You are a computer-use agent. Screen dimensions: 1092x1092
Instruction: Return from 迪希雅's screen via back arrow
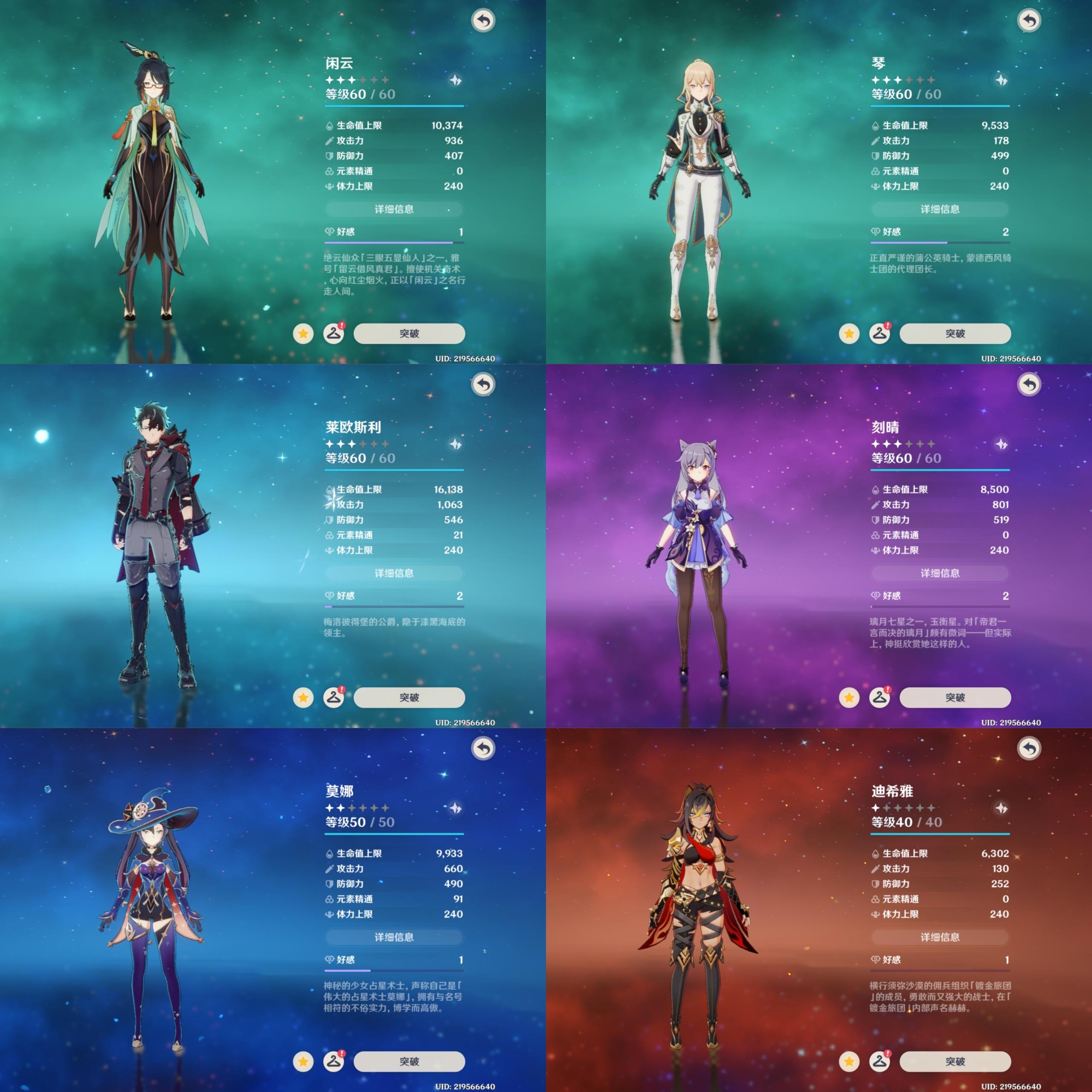[x=1029, y=749]
